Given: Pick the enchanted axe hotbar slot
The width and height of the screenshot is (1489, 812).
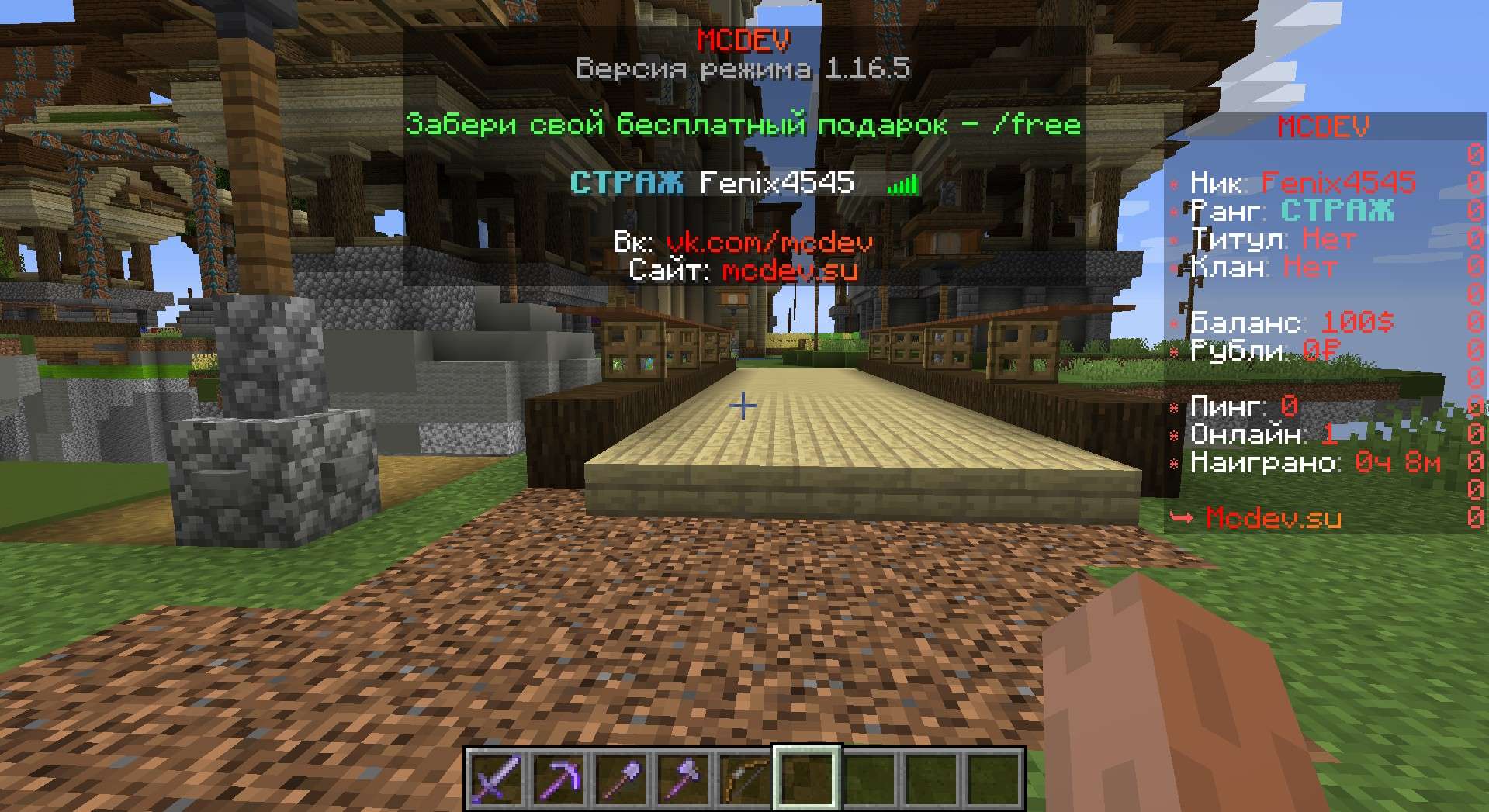Looking at the screenshot, I should 684,779.
